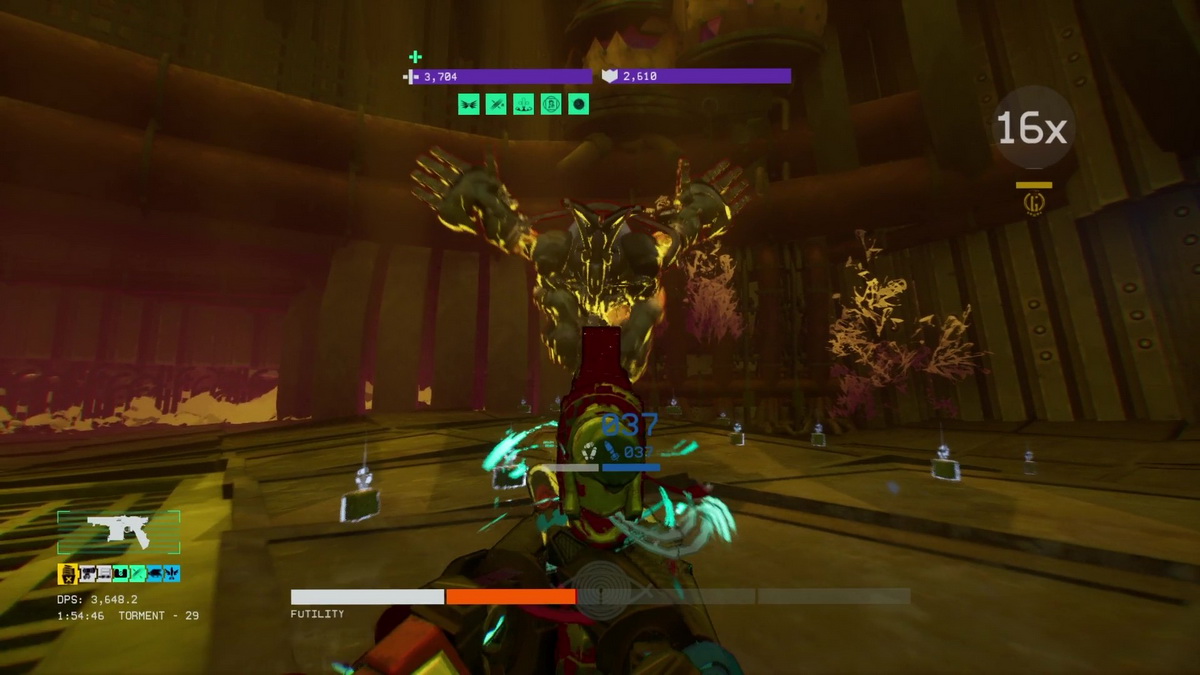Select the equipped pistol weapon box
The height and width of the screenshot is (675, 1200).
(118, 532)
